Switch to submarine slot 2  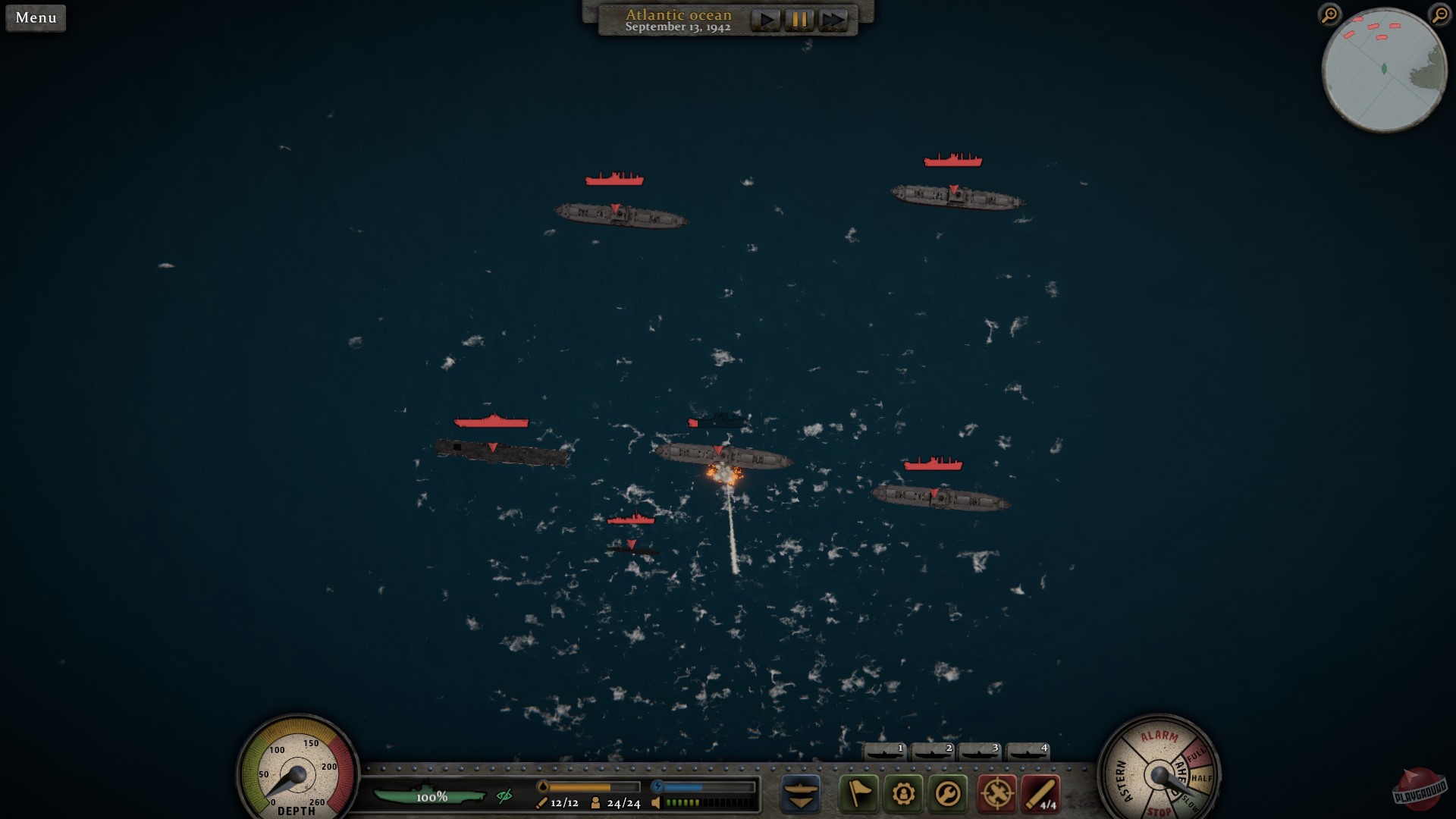pyautogui.click(x=931, y=751)
